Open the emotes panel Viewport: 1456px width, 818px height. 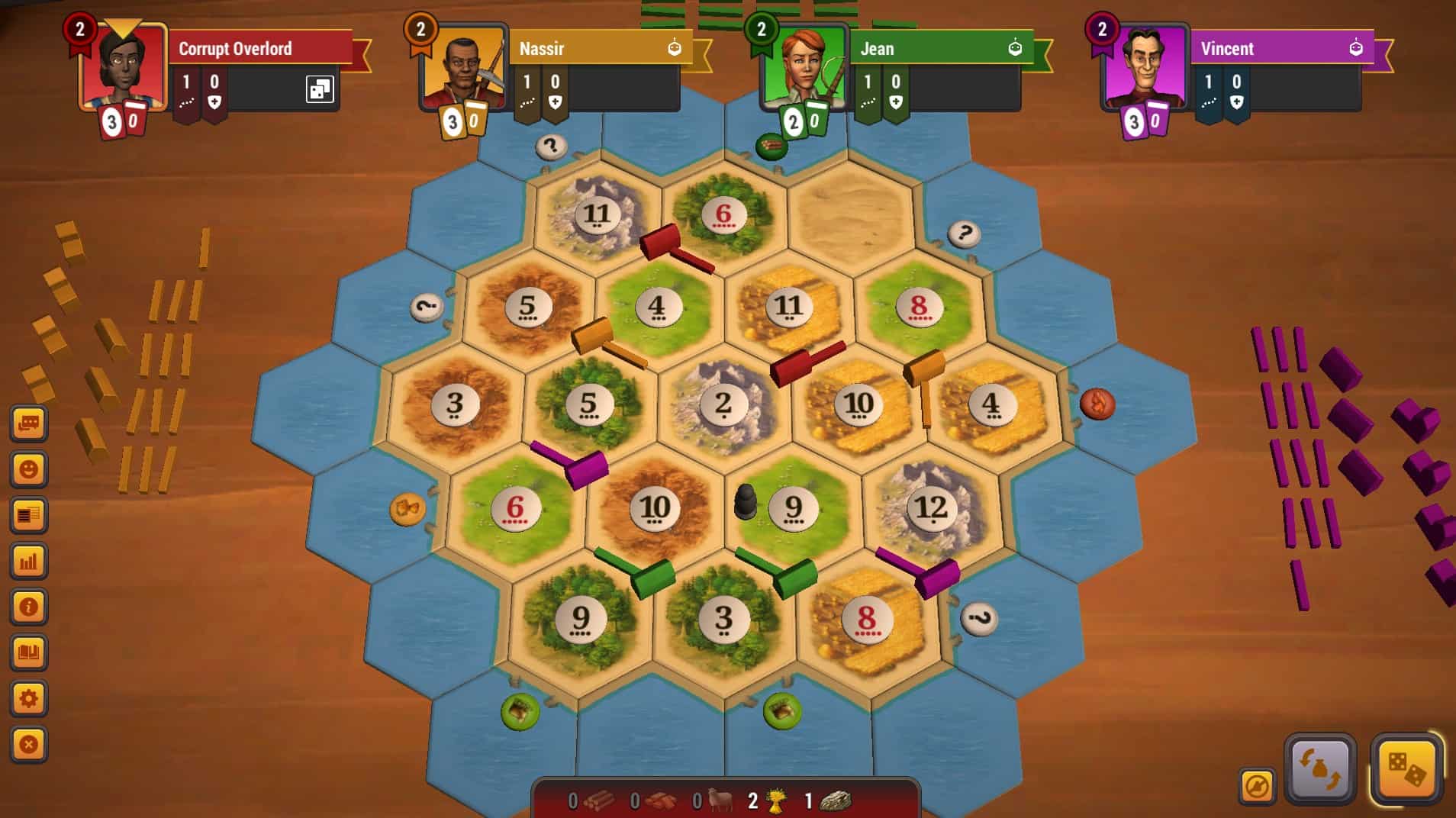tap(29, 470)
